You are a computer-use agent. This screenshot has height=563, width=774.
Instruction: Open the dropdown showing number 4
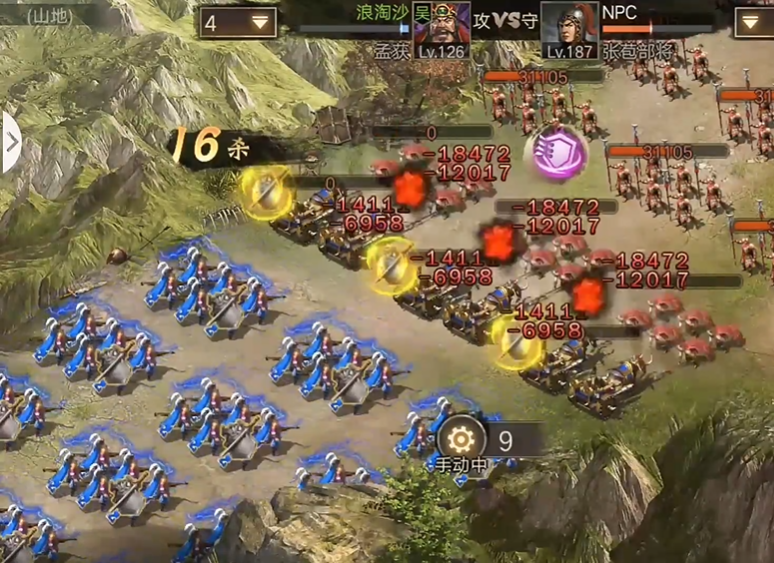click(239, 22)
